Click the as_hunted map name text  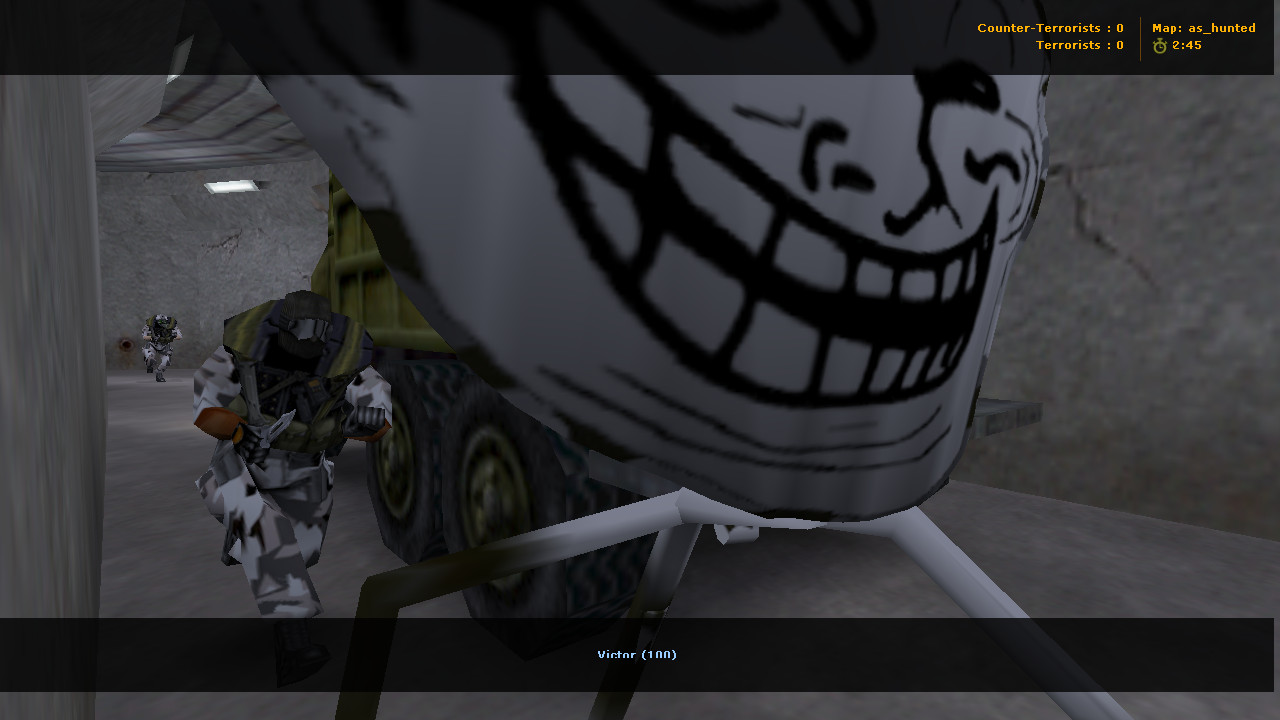pyautogui.click(x=1220, y=28)
